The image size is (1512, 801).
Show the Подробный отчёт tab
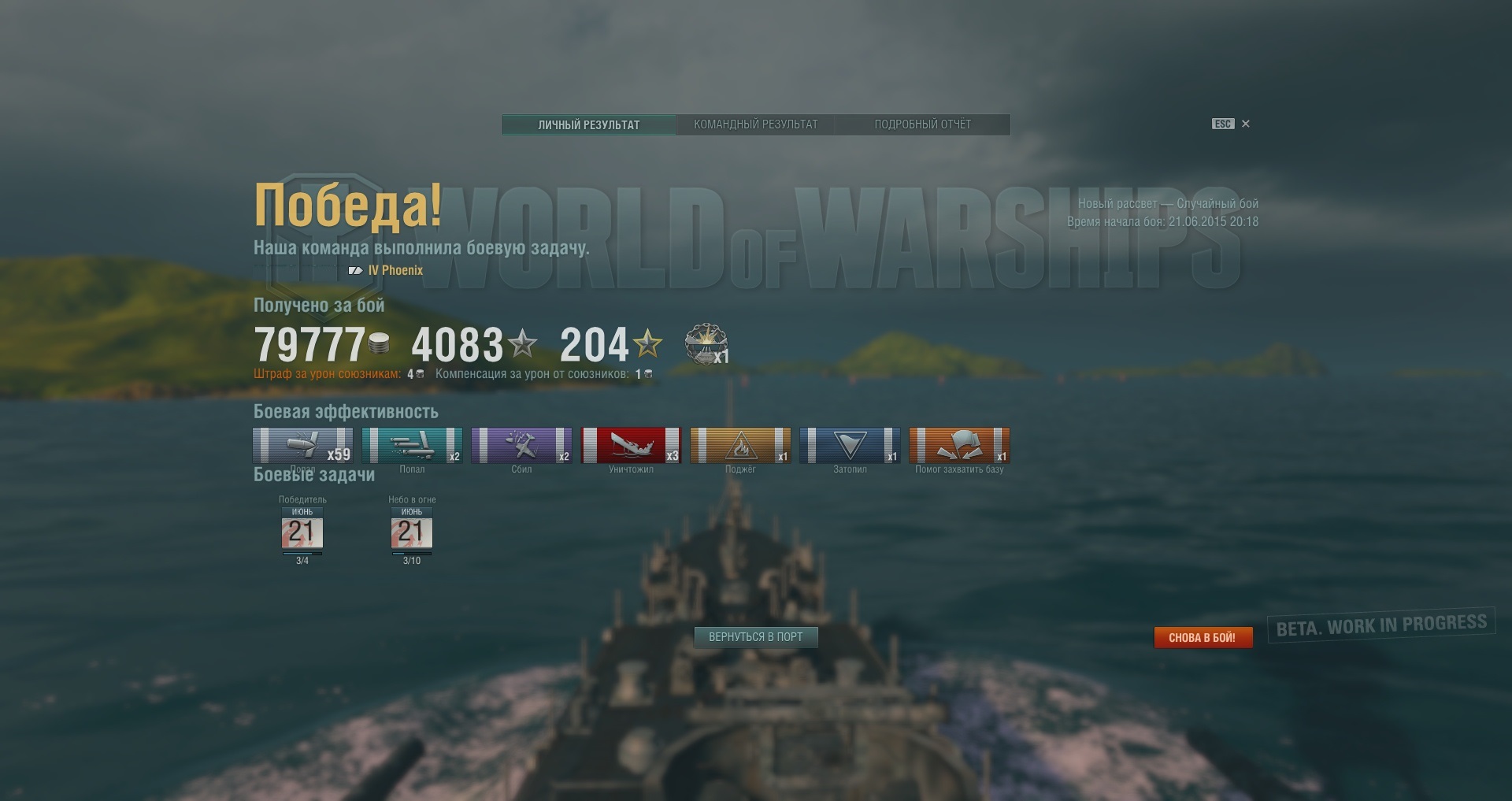click(922, 124)
